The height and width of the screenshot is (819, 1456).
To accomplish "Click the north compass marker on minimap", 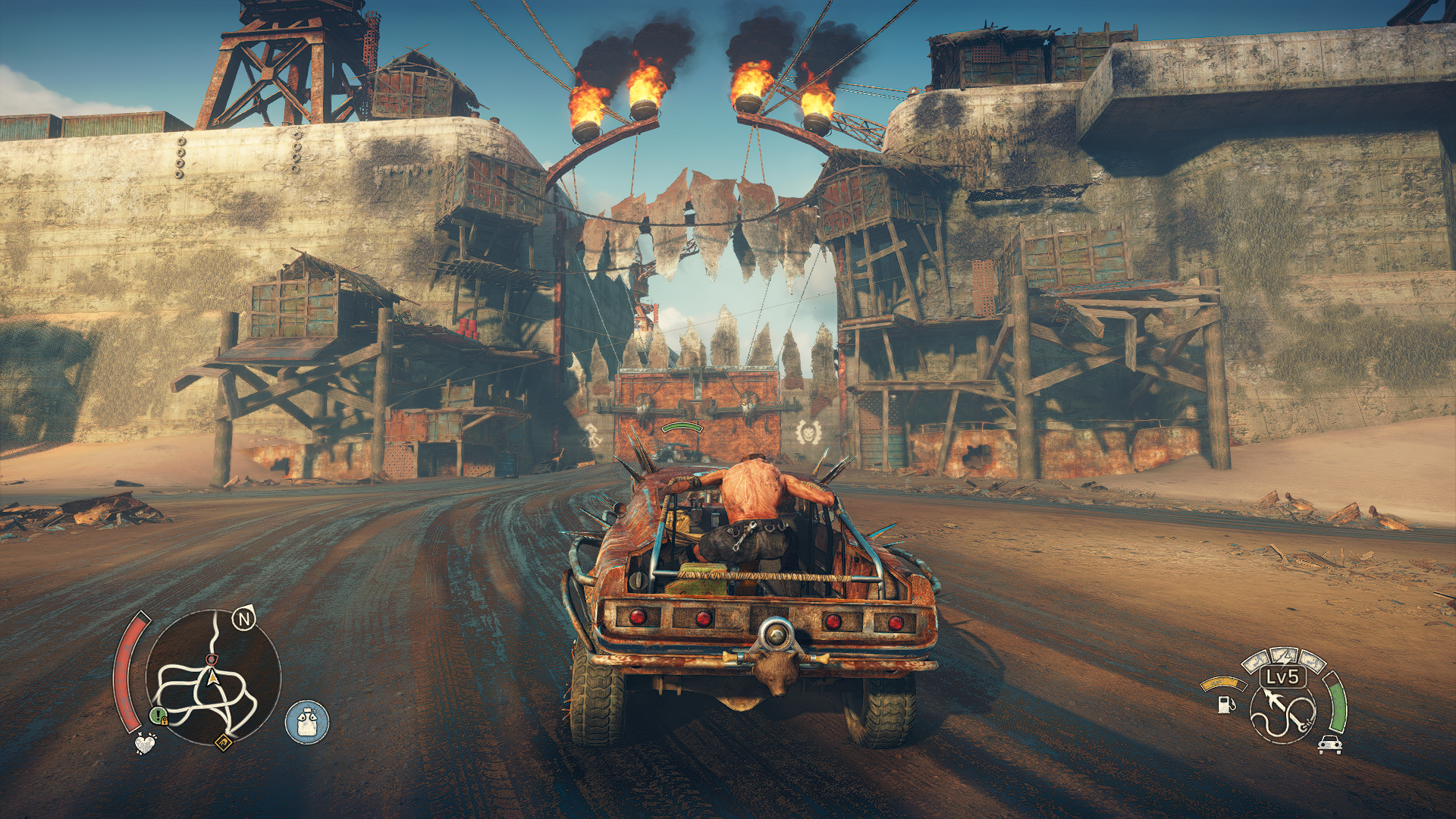I will 243,620.
